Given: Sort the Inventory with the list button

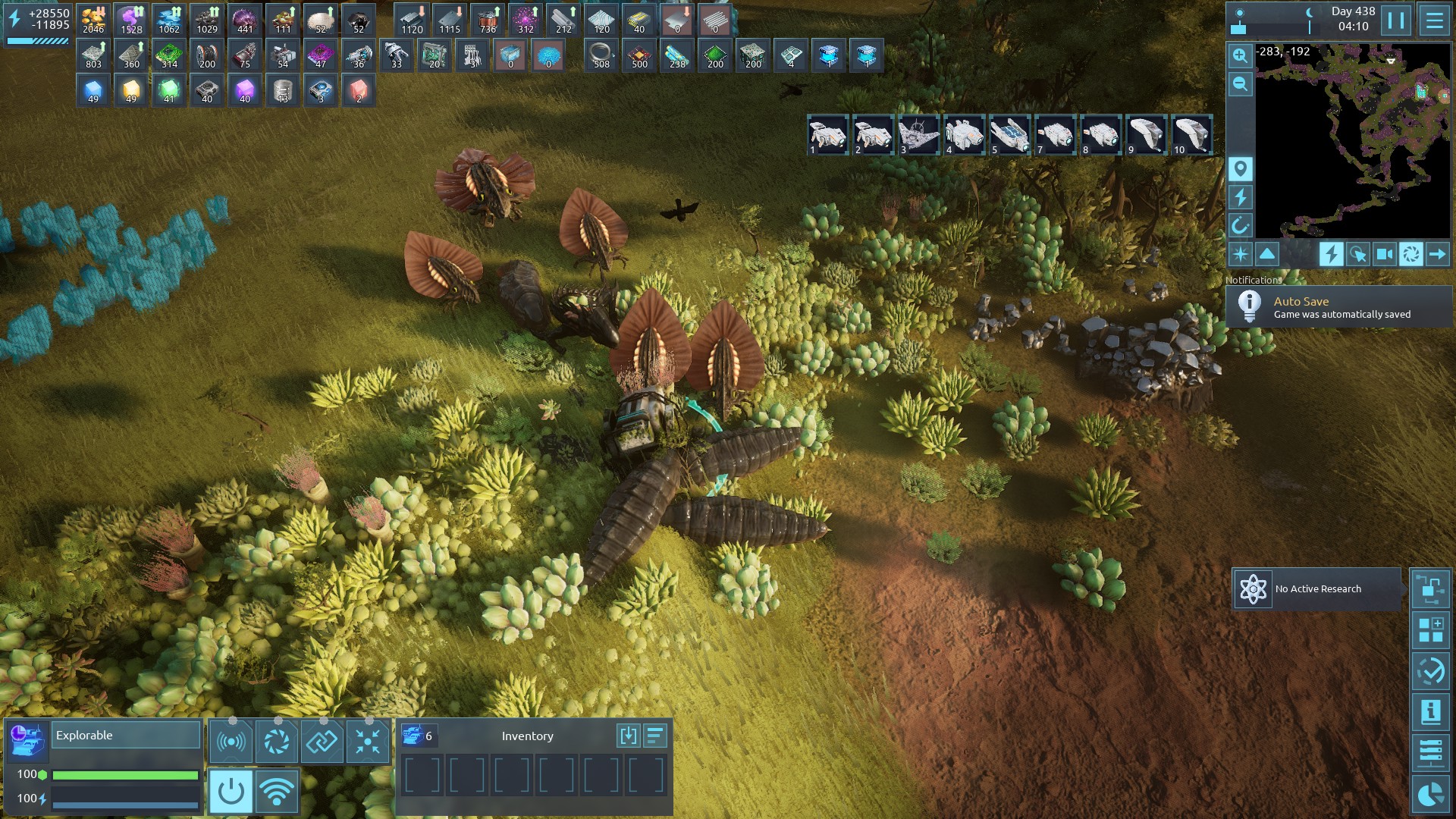Looking at the screenshot, I should pyautogui.click(x=655, y=735).
